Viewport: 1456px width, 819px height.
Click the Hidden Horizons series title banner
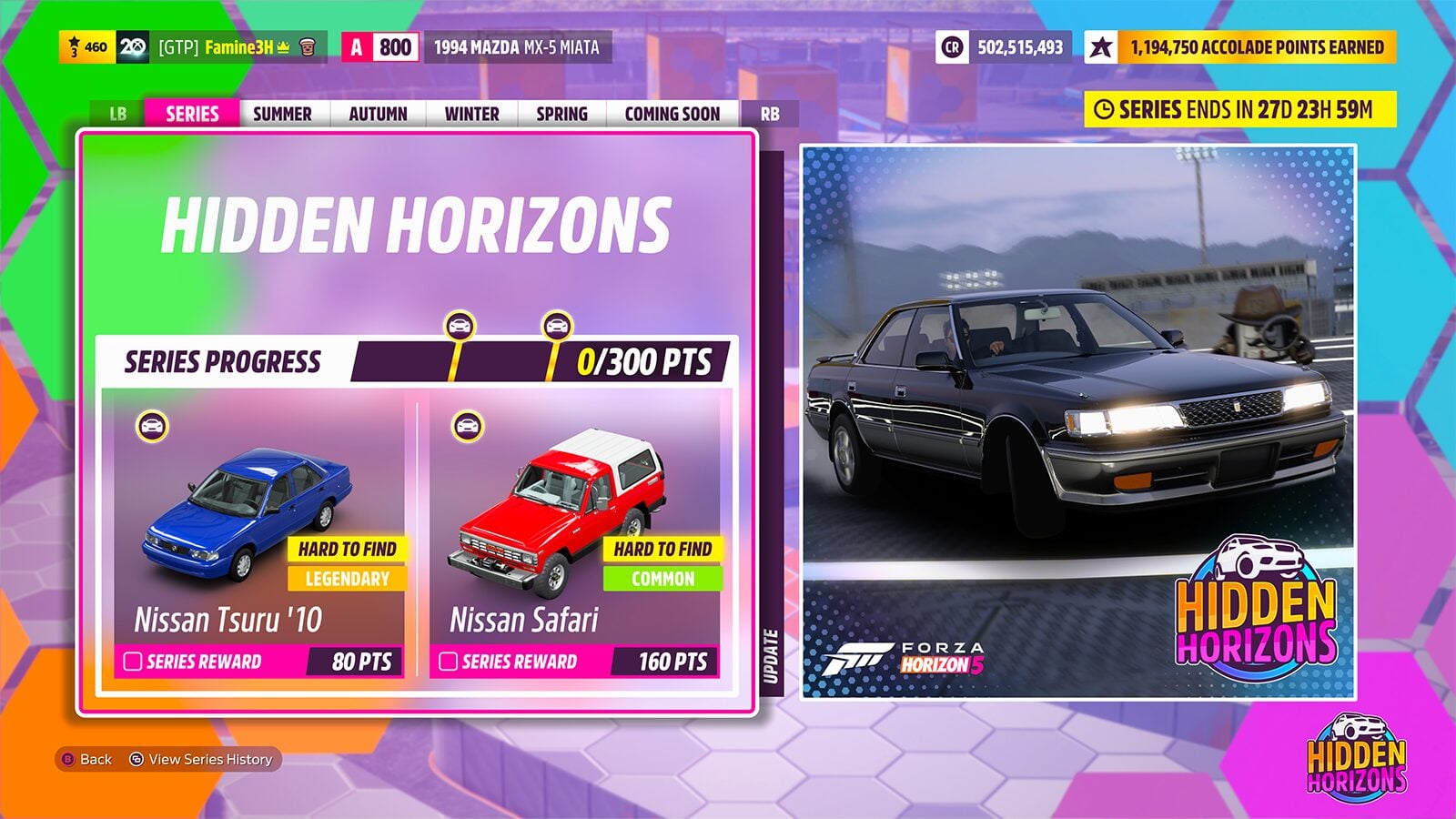416,226
